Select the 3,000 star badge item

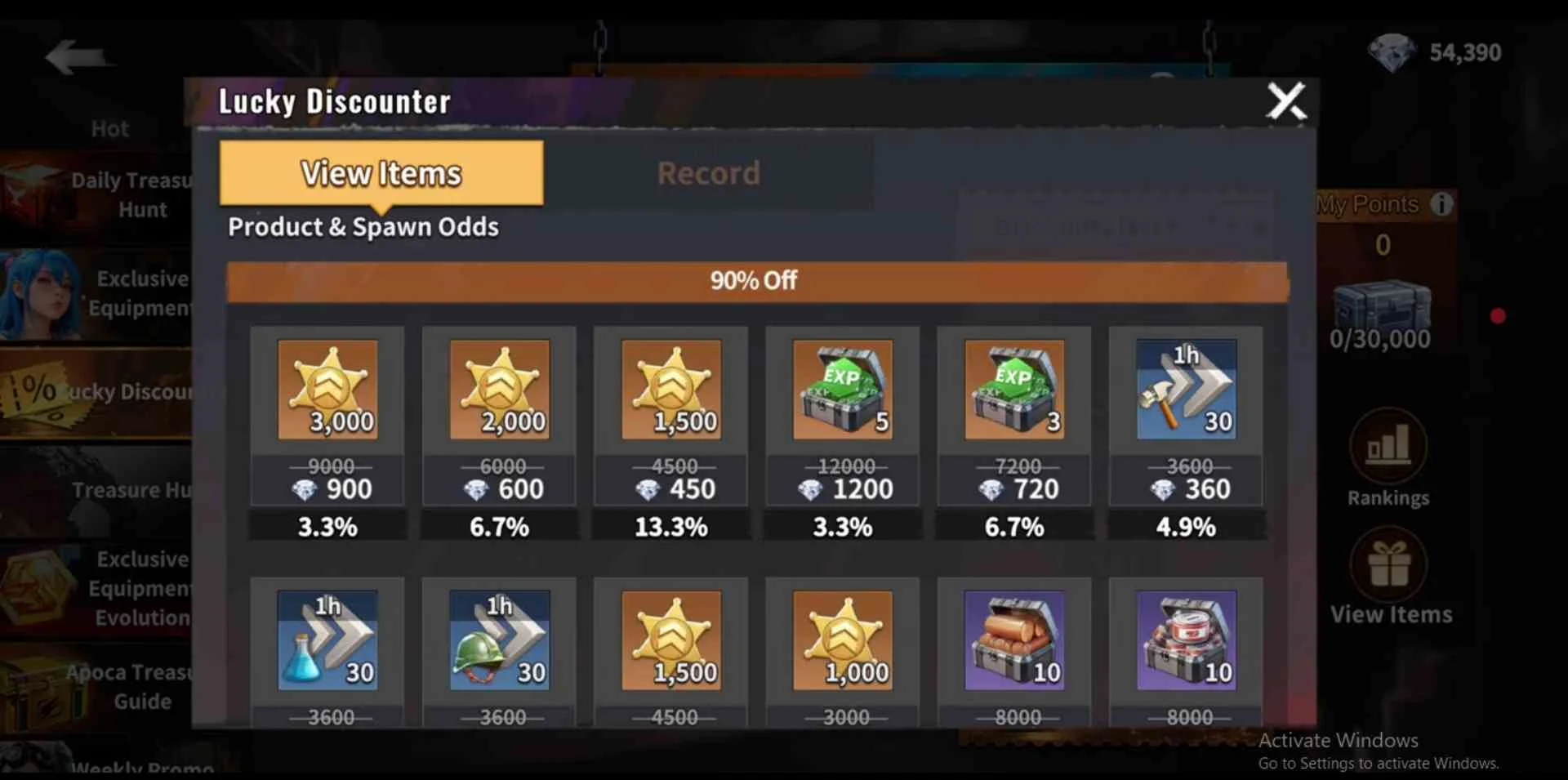[327, 390]
